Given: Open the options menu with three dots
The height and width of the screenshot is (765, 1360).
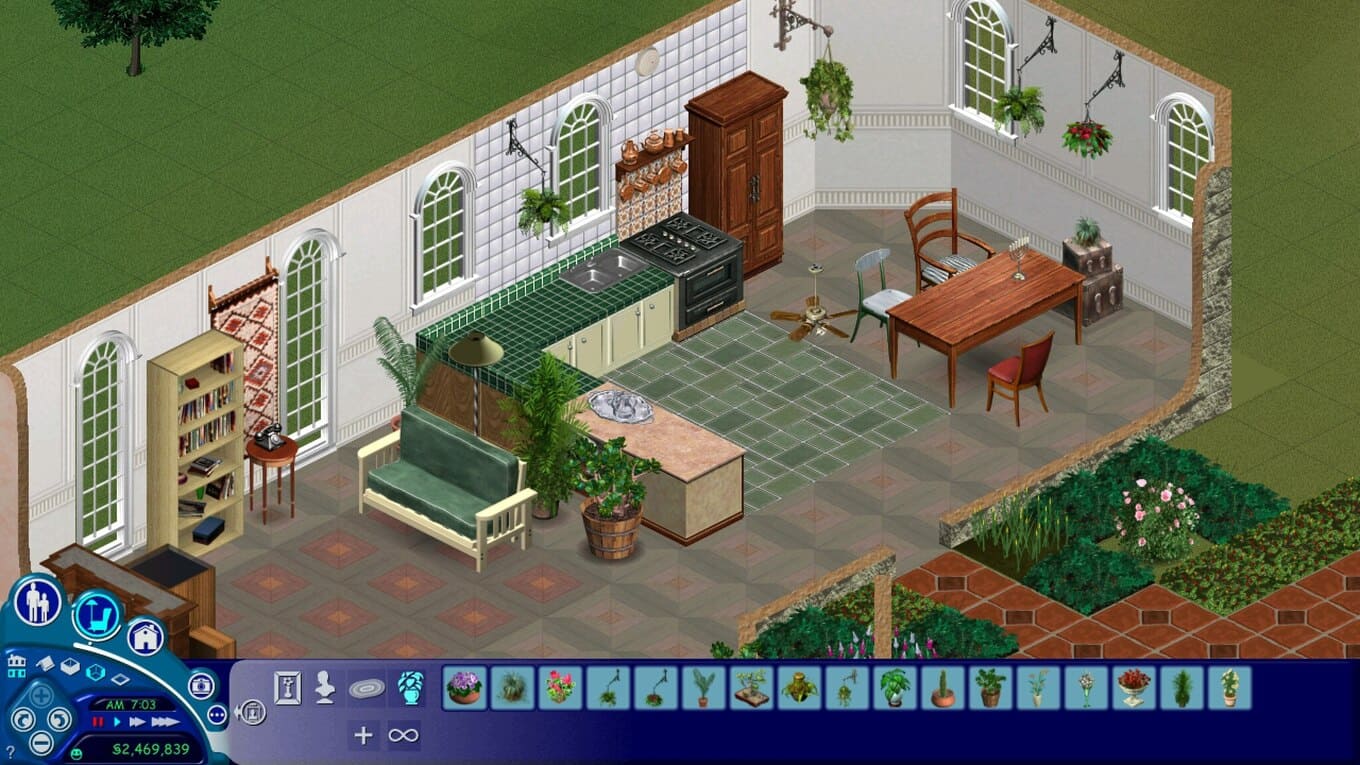Looking at the screenshot, I should [x=217, y=714].
